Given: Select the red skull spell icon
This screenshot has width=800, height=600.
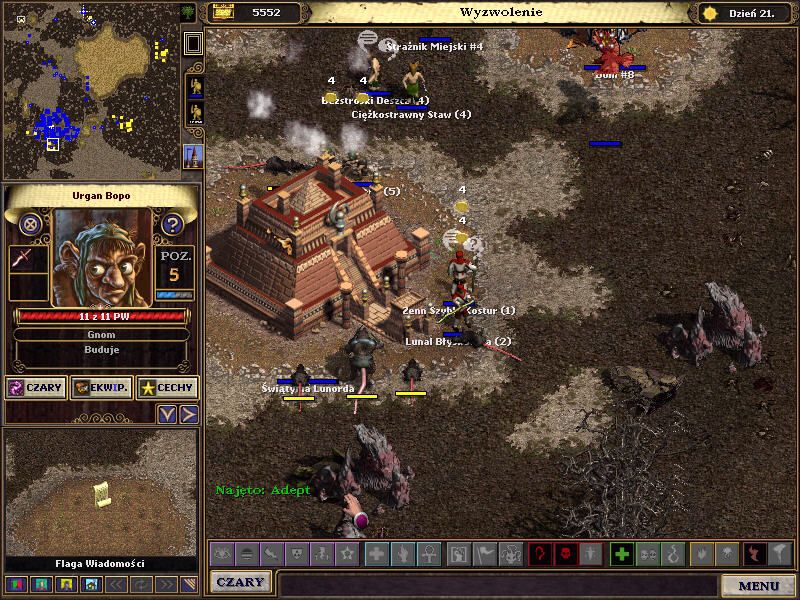Looking at the screenshot, I should click(x=565, y=554).
